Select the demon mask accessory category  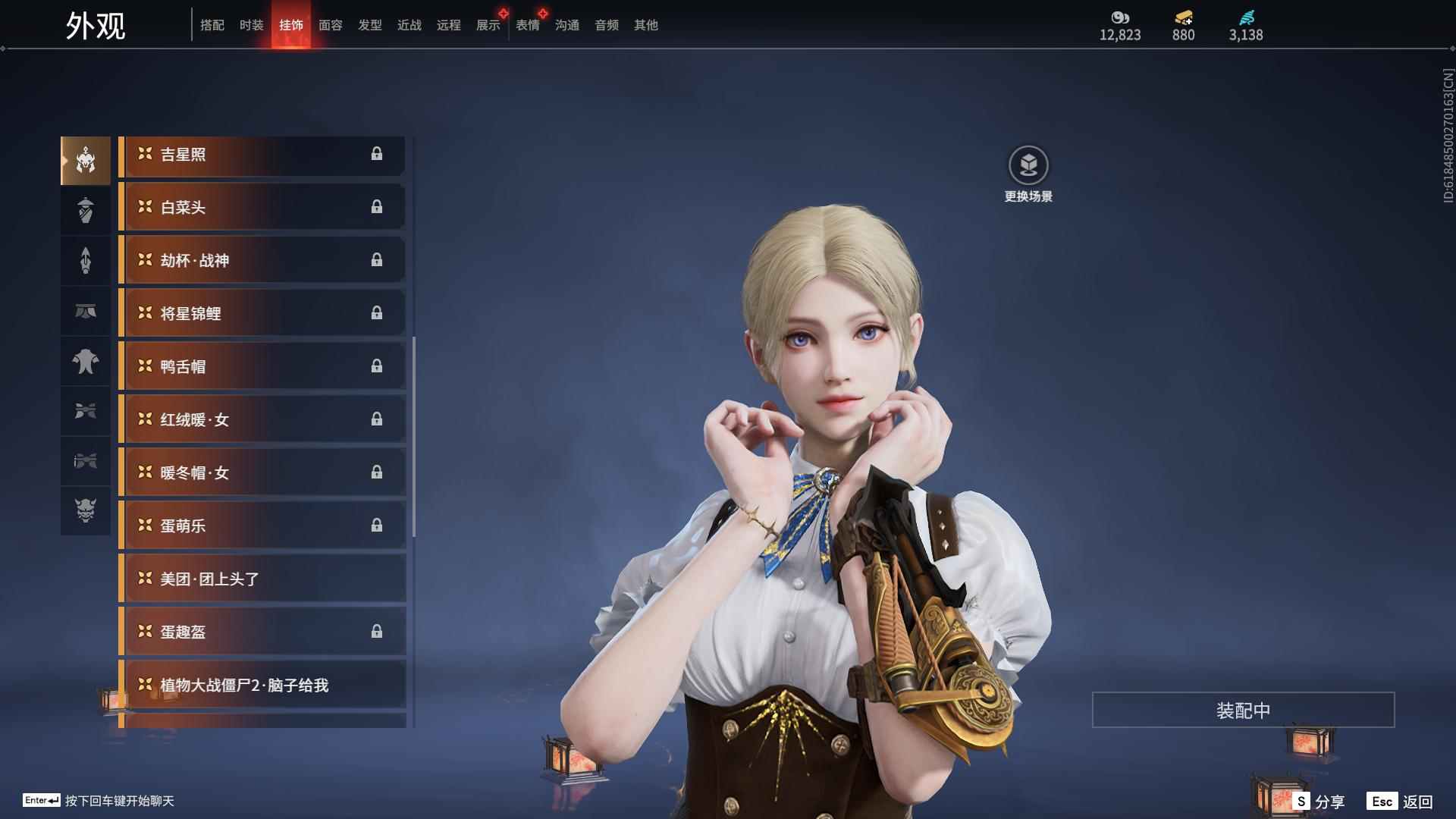coord(86,510)
